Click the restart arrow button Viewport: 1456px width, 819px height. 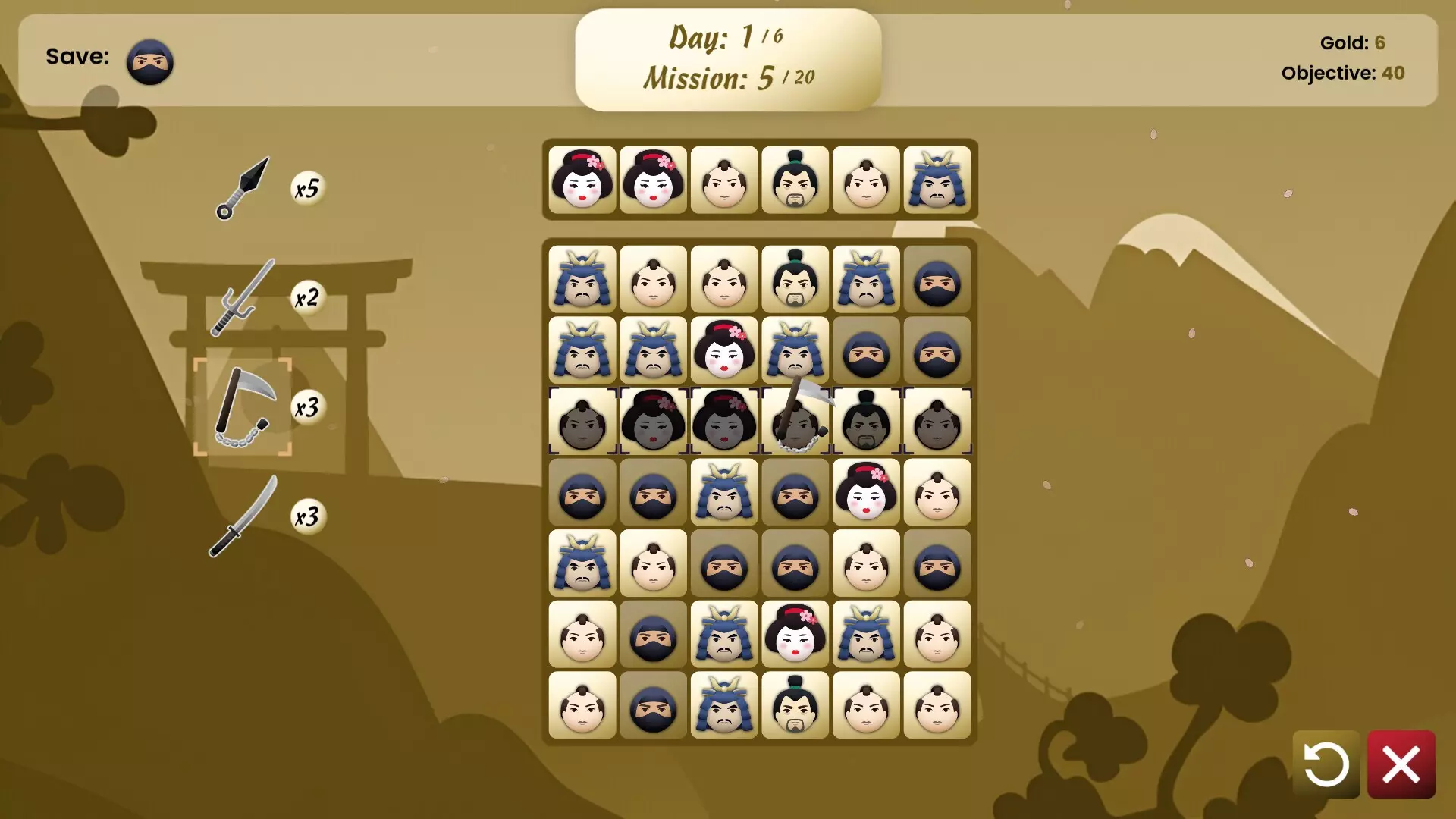(1326, 764)
